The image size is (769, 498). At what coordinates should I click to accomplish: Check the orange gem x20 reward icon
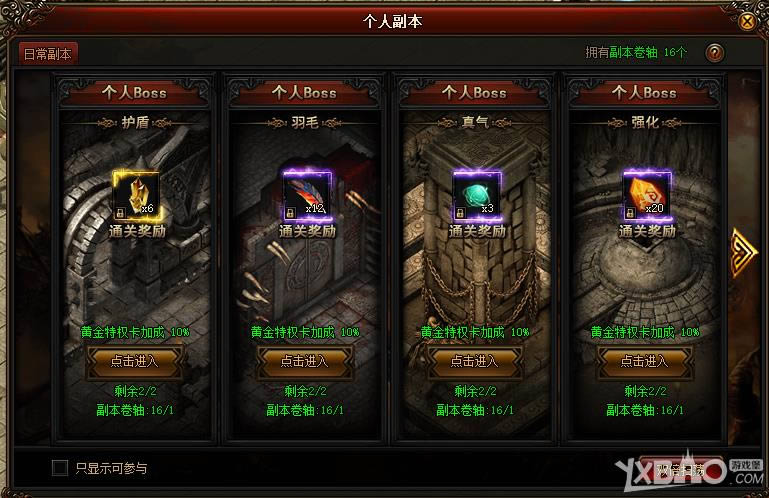pos(646,194)
